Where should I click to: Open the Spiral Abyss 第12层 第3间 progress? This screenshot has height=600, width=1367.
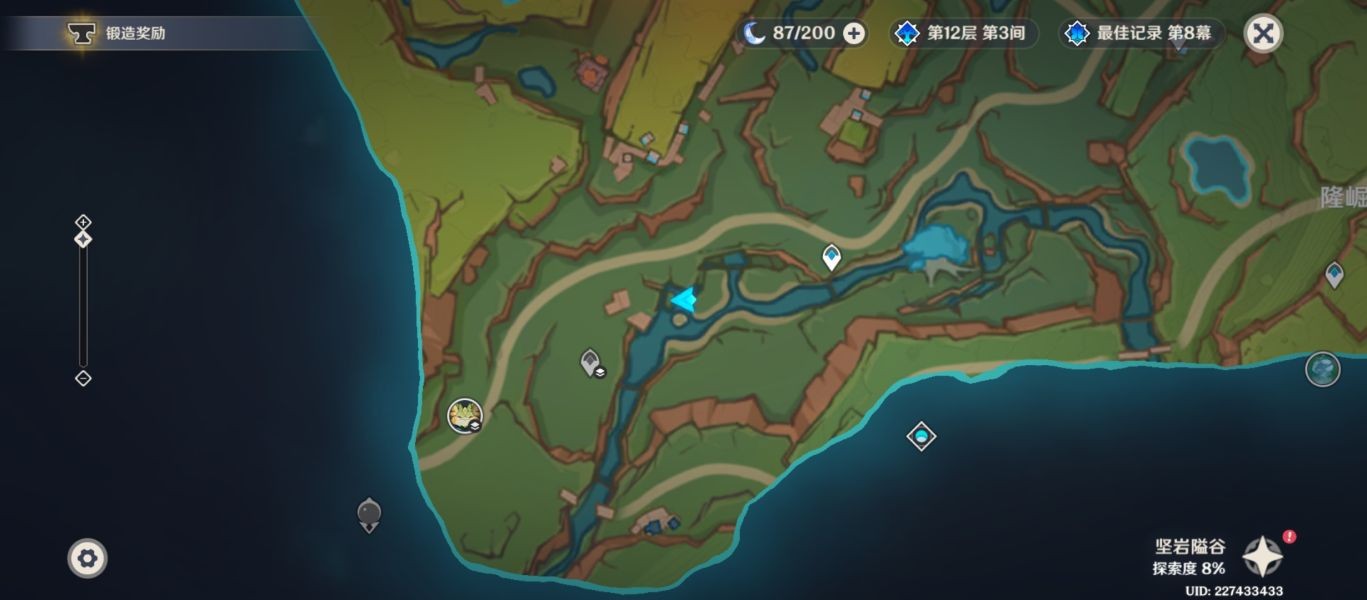[x=962, y=33]
